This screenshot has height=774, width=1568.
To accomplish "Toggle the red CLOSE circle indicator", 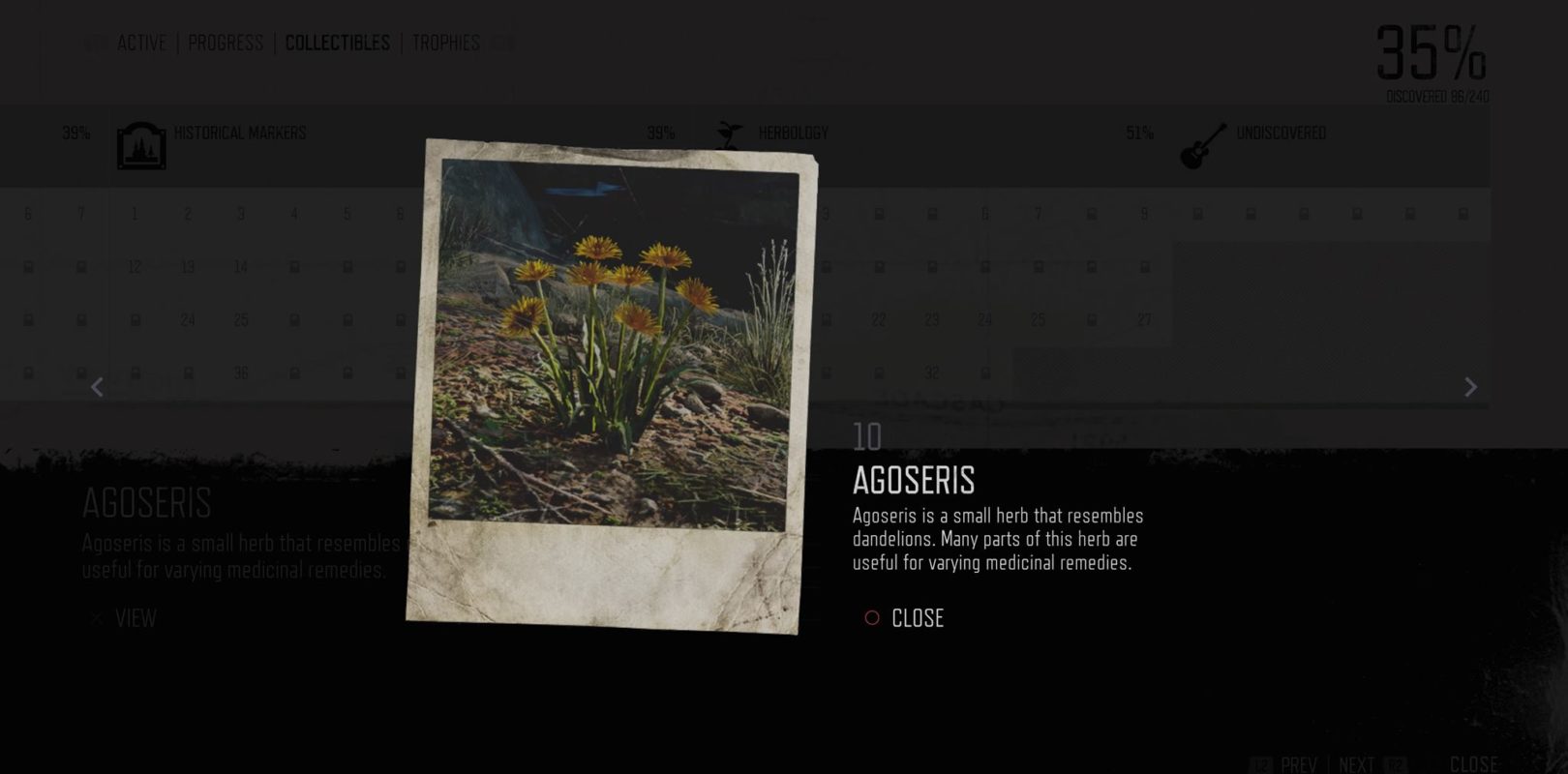I will click(x=870, y=617).
